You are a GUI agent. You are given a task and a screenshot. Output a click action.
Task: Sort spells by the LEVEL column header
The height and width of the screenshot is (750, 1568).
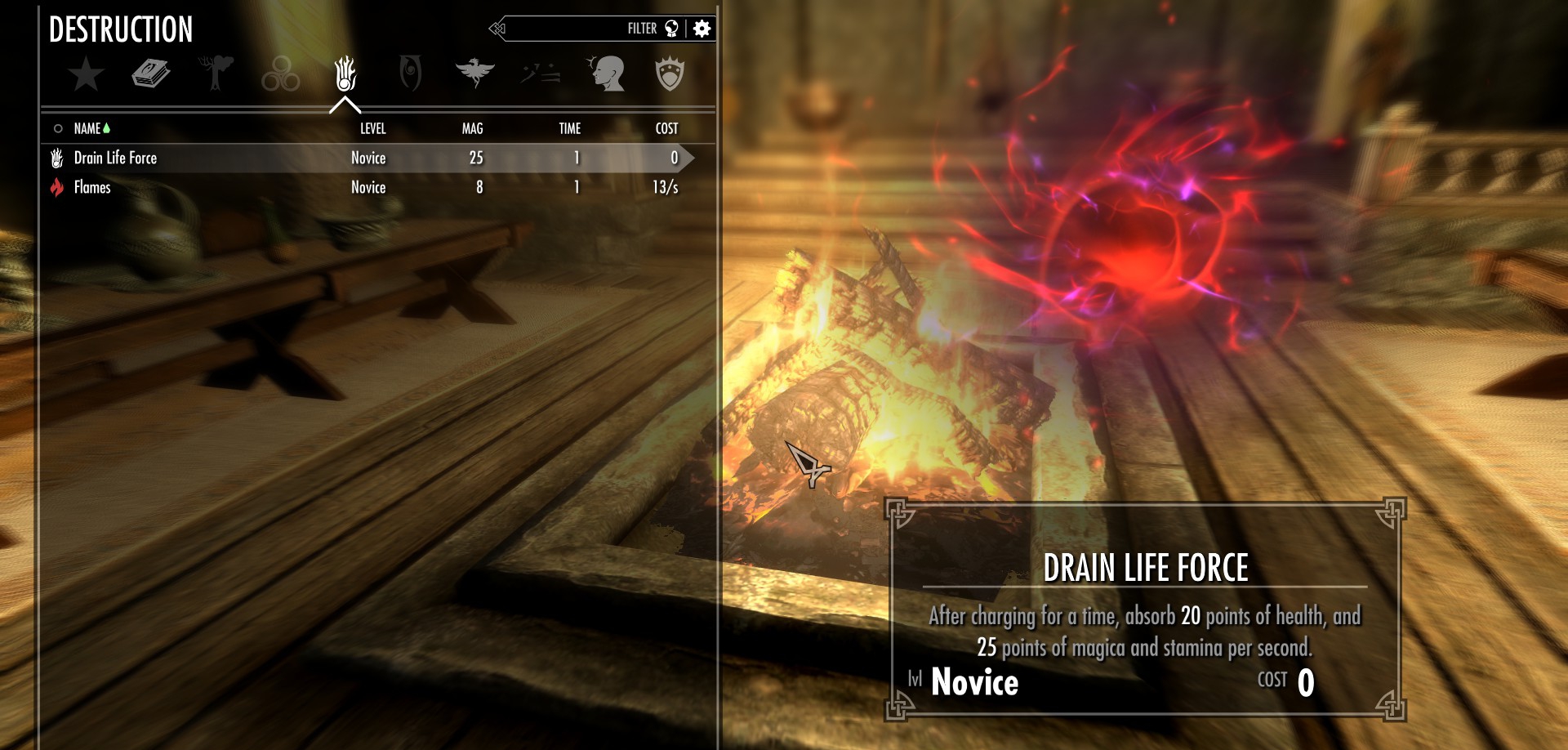(x=373, y=128)
